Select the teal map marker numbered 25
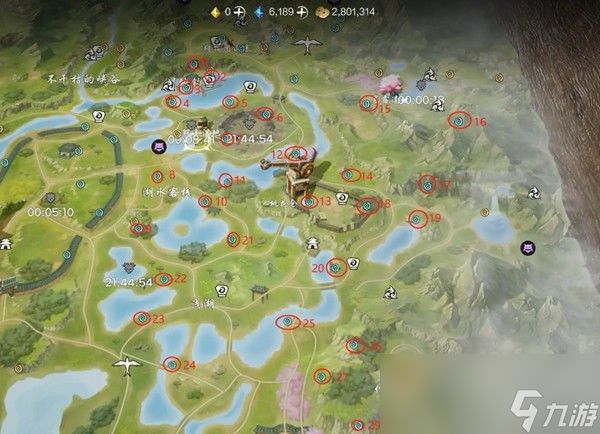 [x=288, y=322]
